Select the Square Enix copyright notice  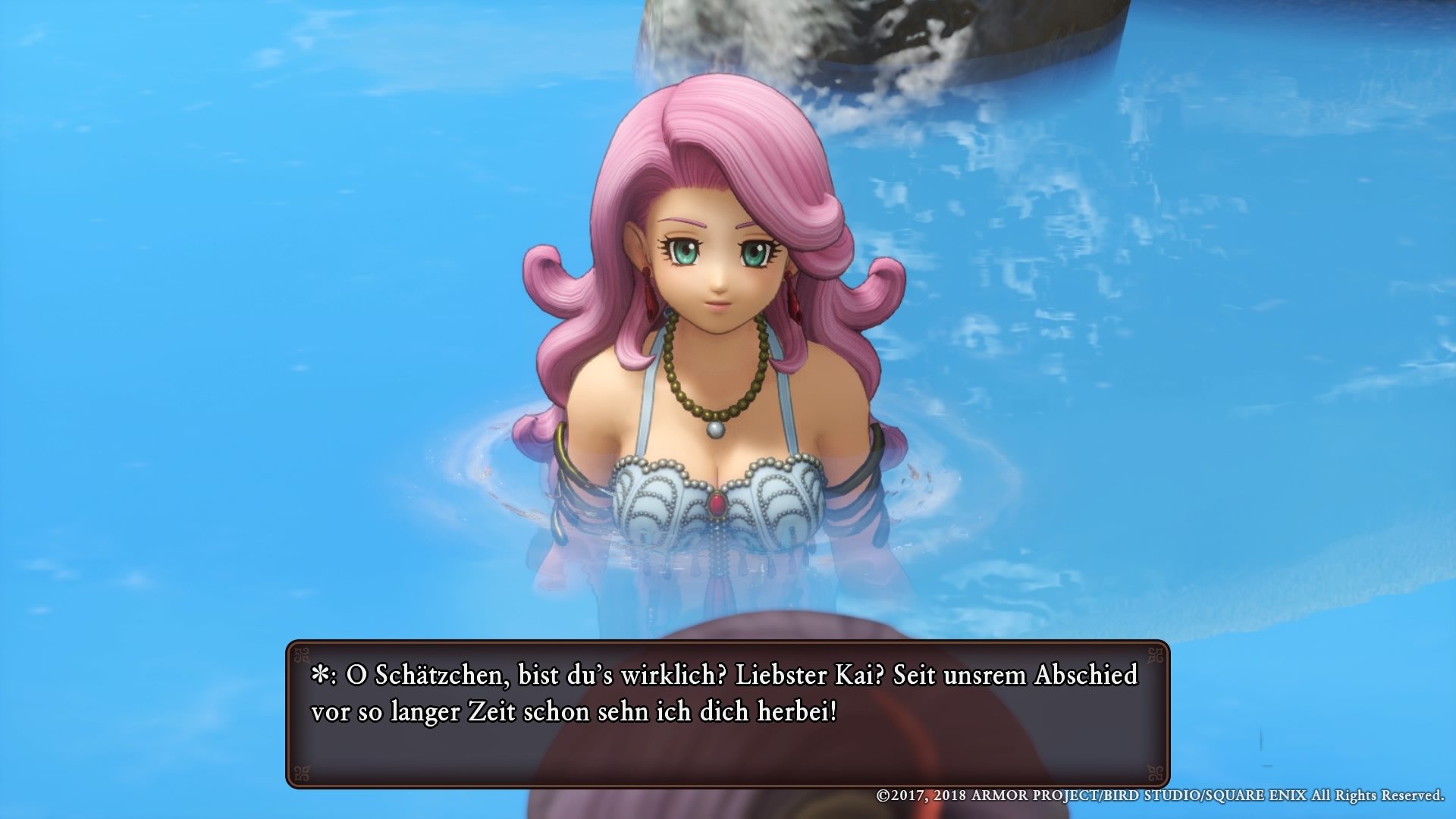coord(1160,796)
